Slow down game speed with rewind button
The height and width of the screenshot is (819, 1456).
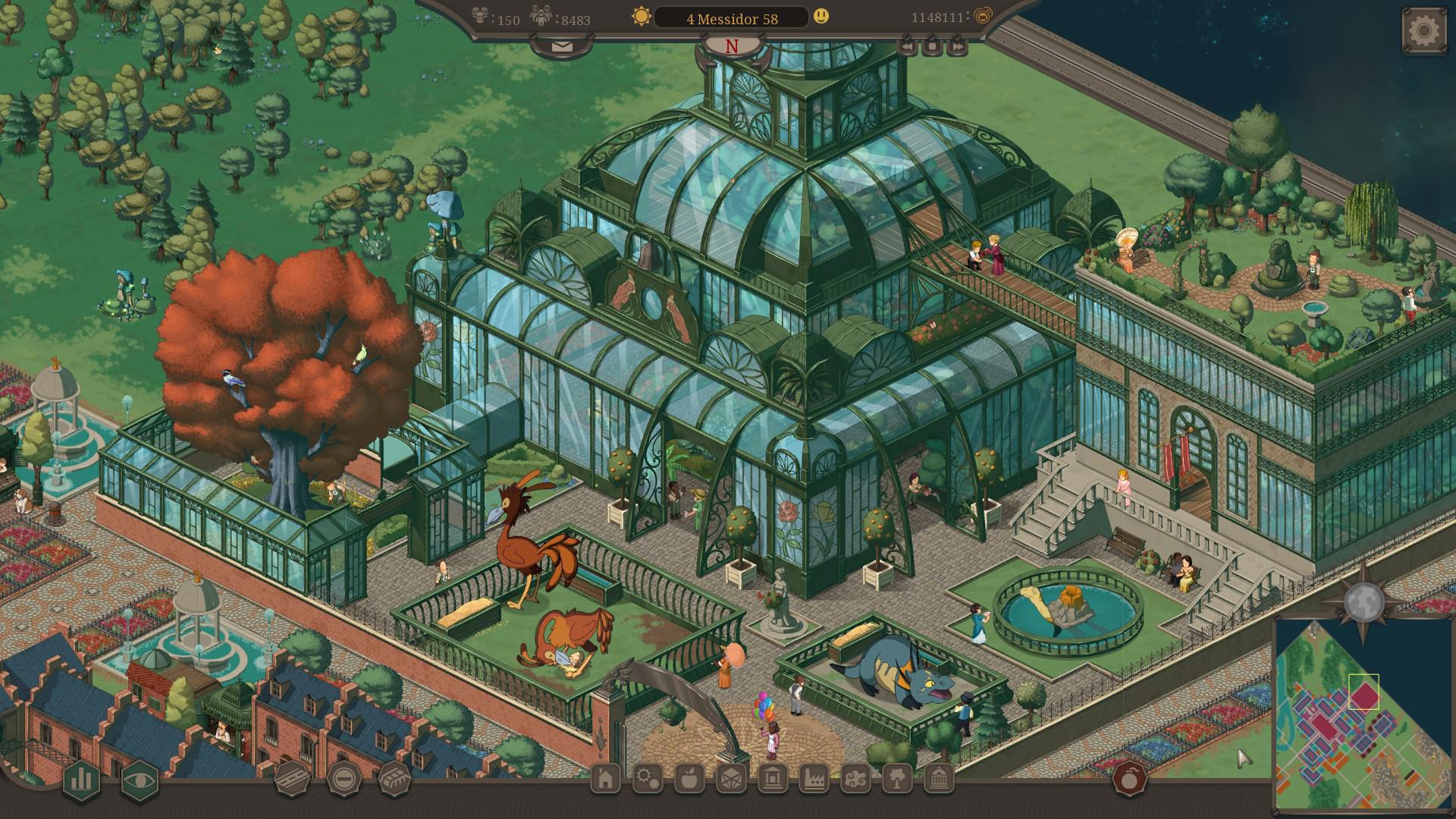tap(907, 46)
